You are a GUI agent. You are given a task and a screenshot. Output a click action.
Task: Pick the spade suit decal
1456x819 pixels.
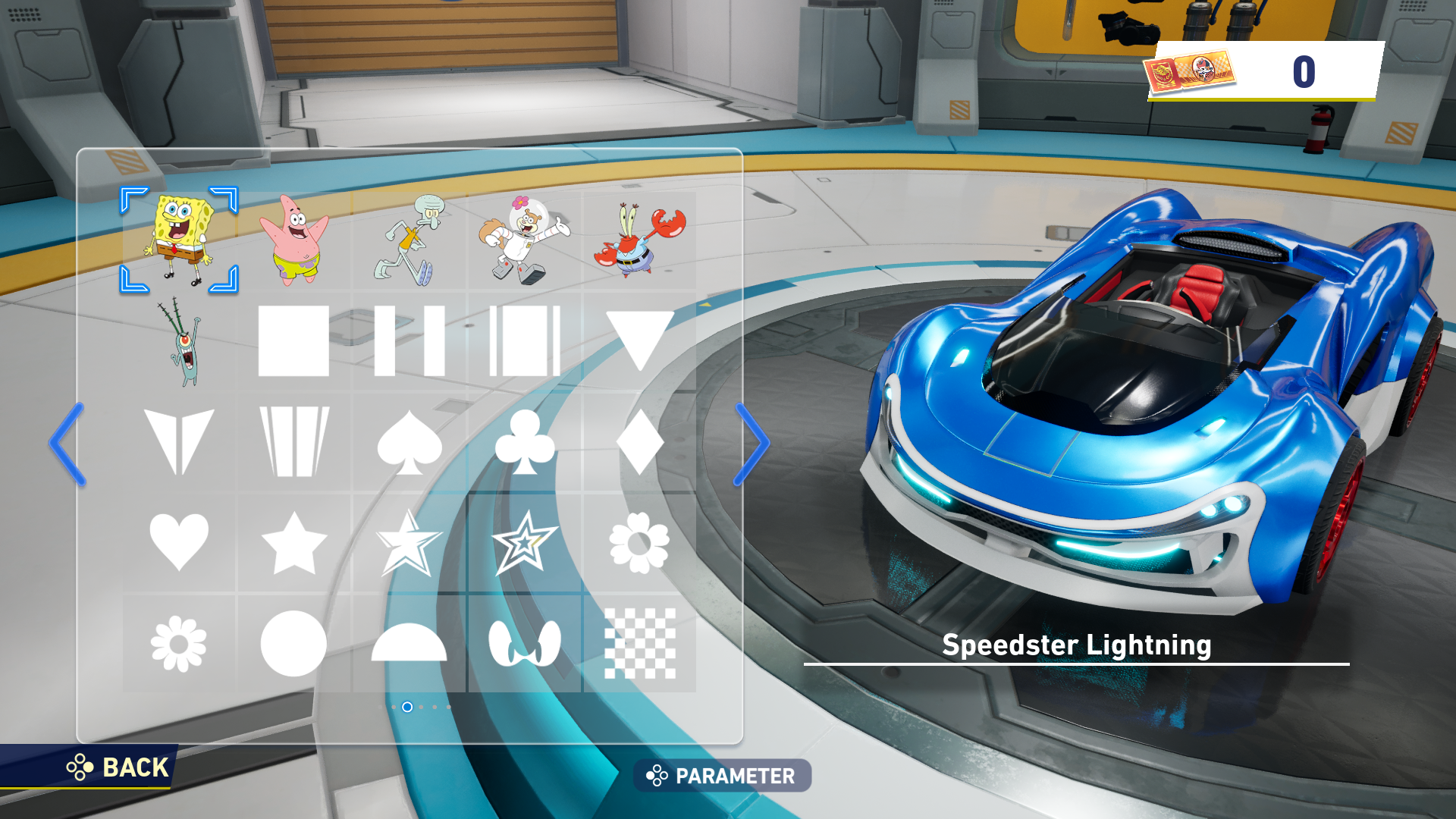[x=409, y=443]
